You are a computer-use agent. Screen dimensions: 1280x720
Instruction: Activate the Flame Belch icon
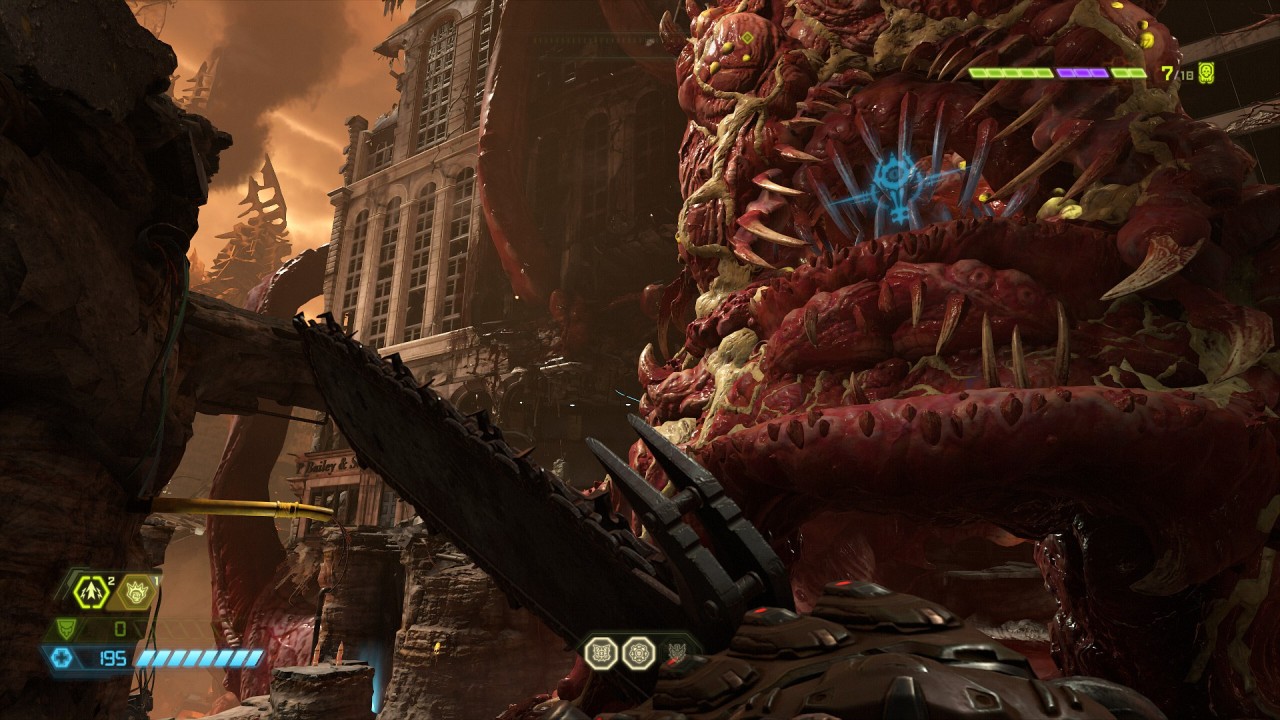(x=135, y=592)
